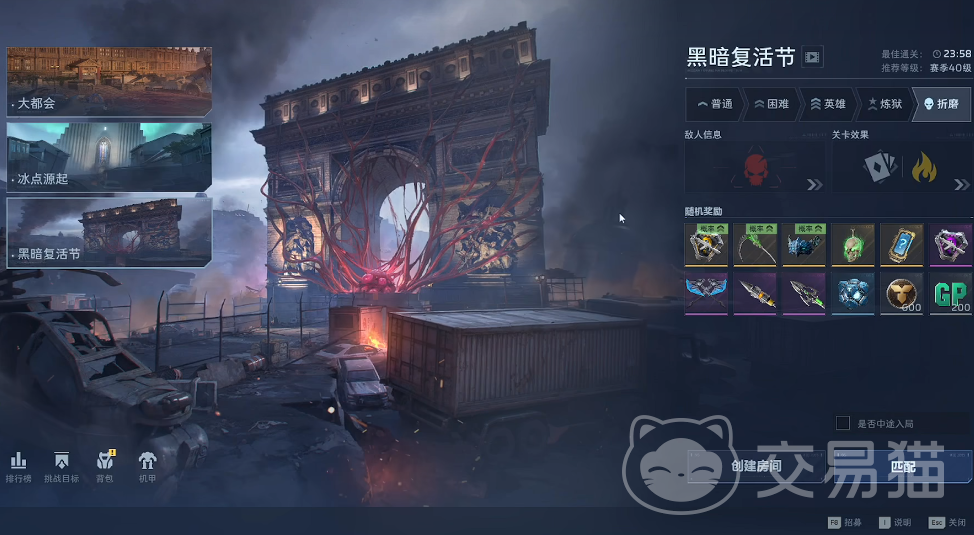Choose the 英雄 difficulty tab
Image resolution: width=974 pixels, height=535 pixels.
(828, 104)
